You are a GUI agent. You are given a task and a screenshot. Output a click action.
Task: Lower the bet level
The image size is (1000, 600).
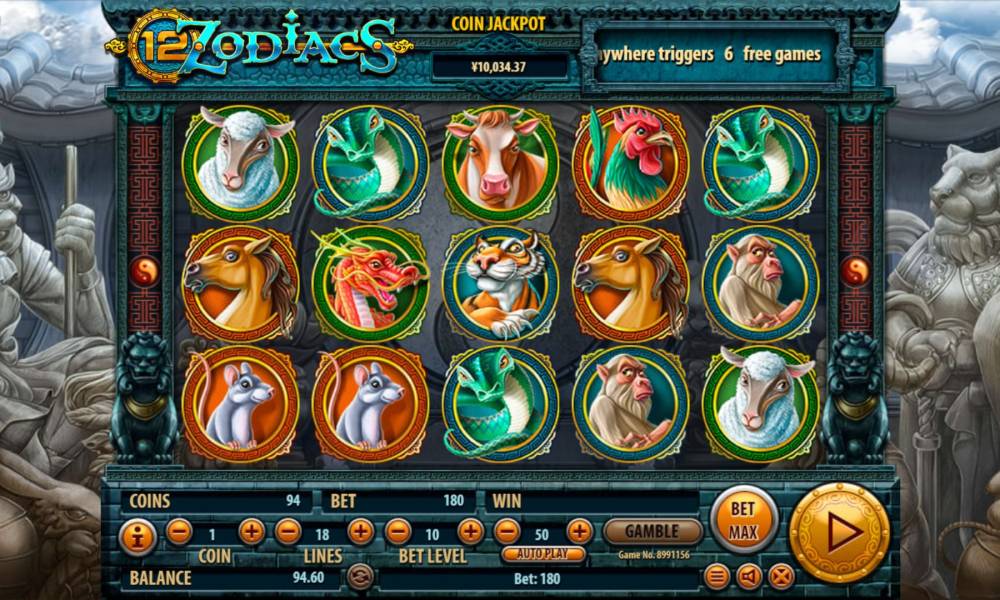click(398, 532)
